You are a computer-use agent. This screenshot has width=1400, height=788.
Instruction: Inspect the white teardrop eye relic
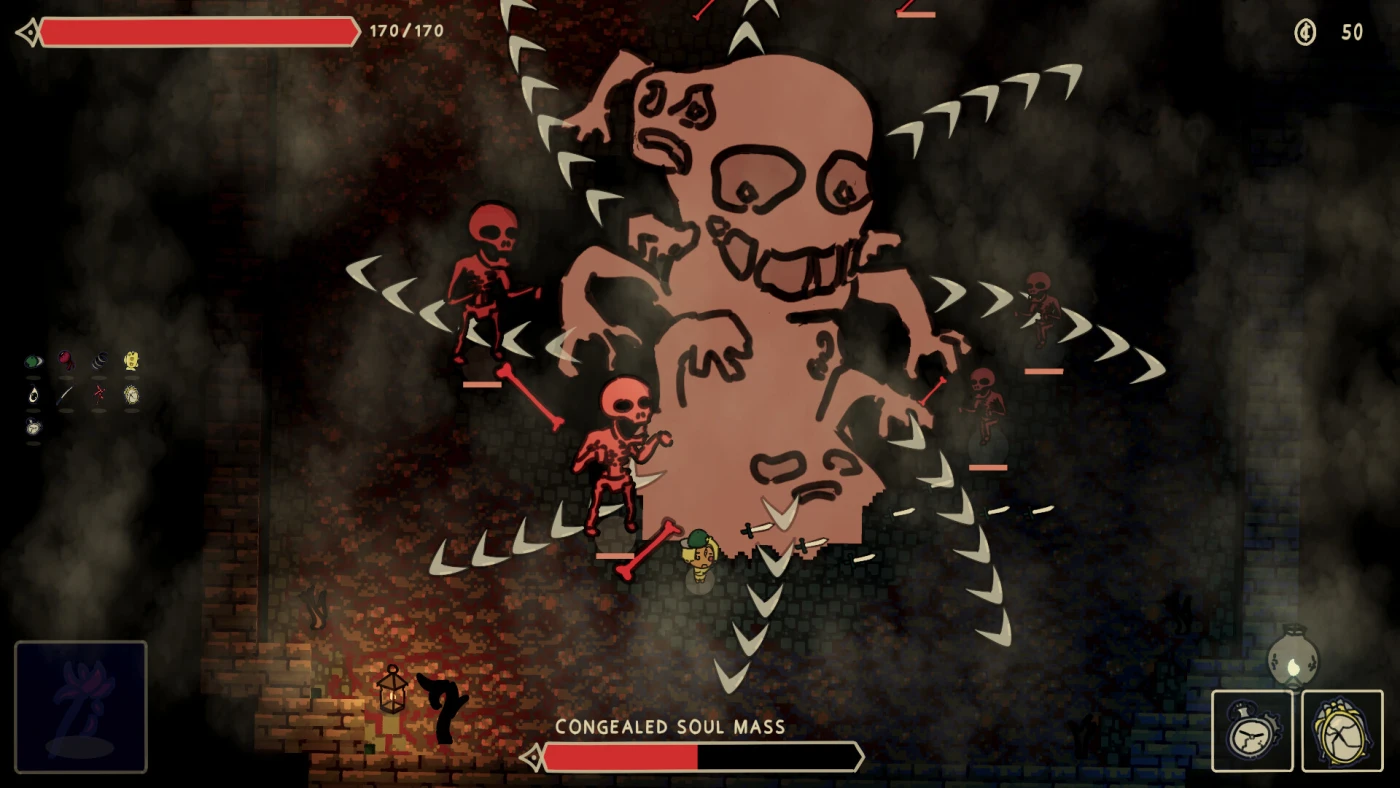(x=34, y=395)
